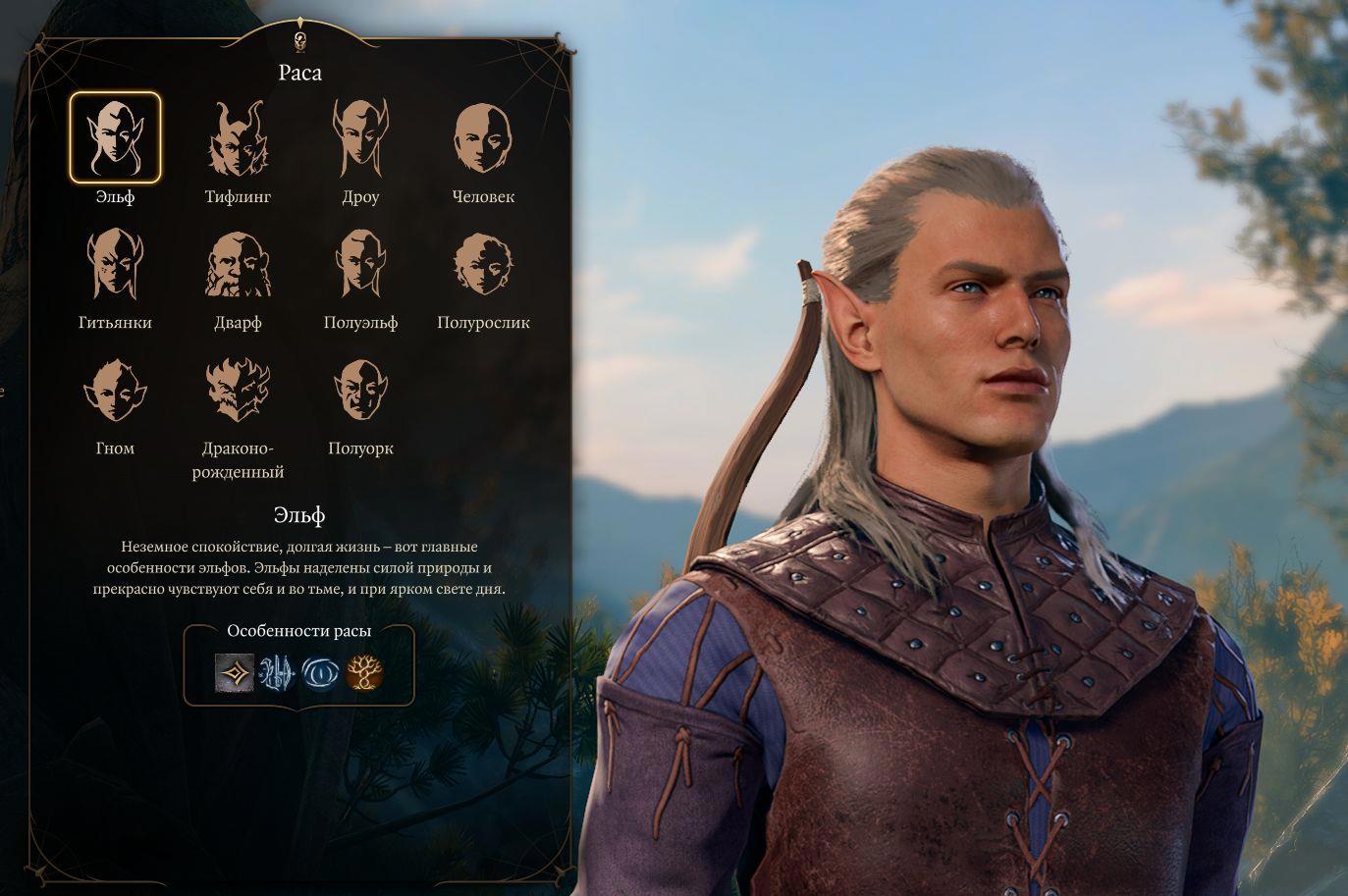
Task: Choose the Гитьянки race portrait
Action: pos(115,264)
